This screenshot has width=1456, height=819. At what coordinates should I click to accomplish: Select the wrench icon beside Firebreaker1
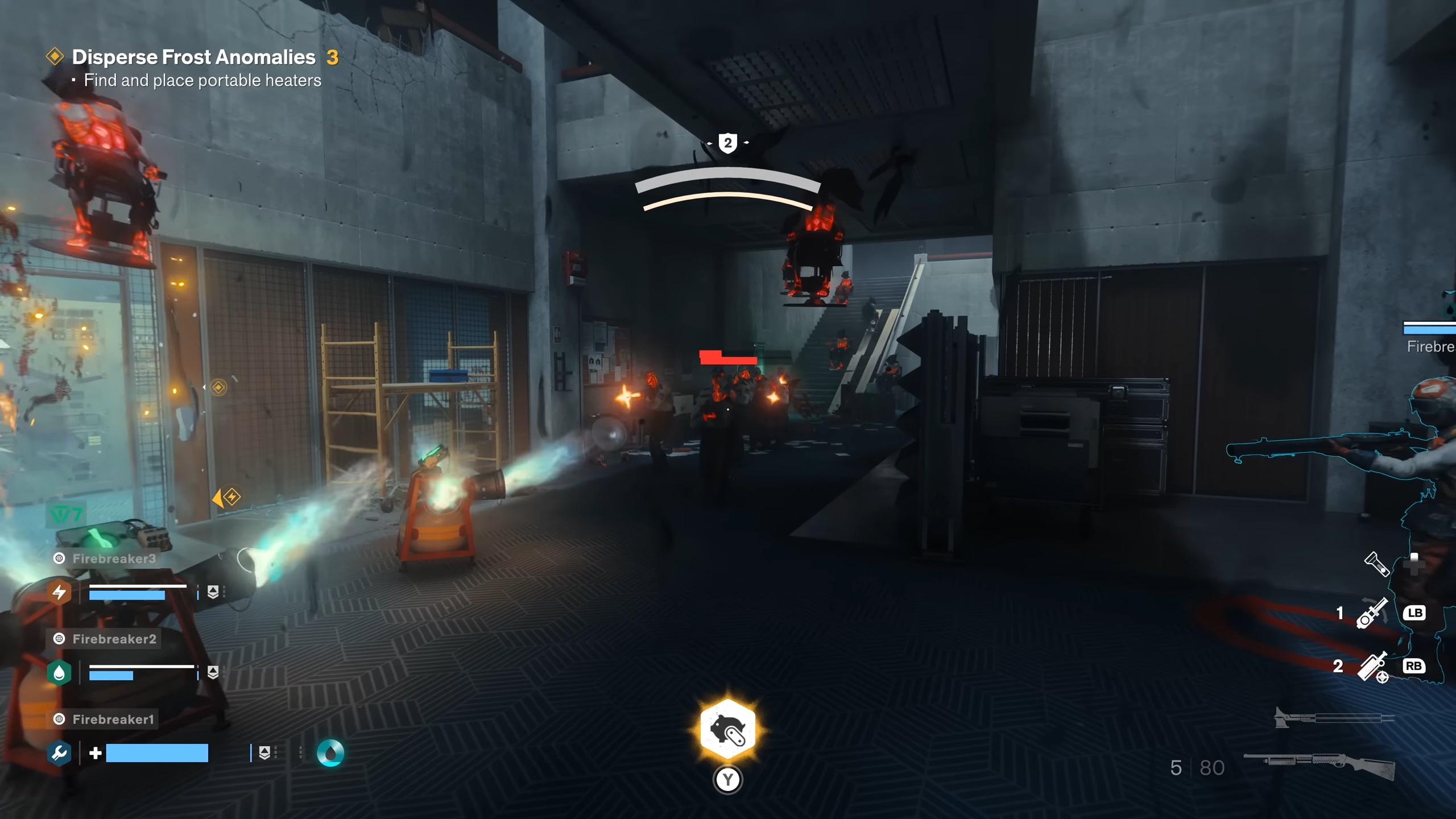58,751
